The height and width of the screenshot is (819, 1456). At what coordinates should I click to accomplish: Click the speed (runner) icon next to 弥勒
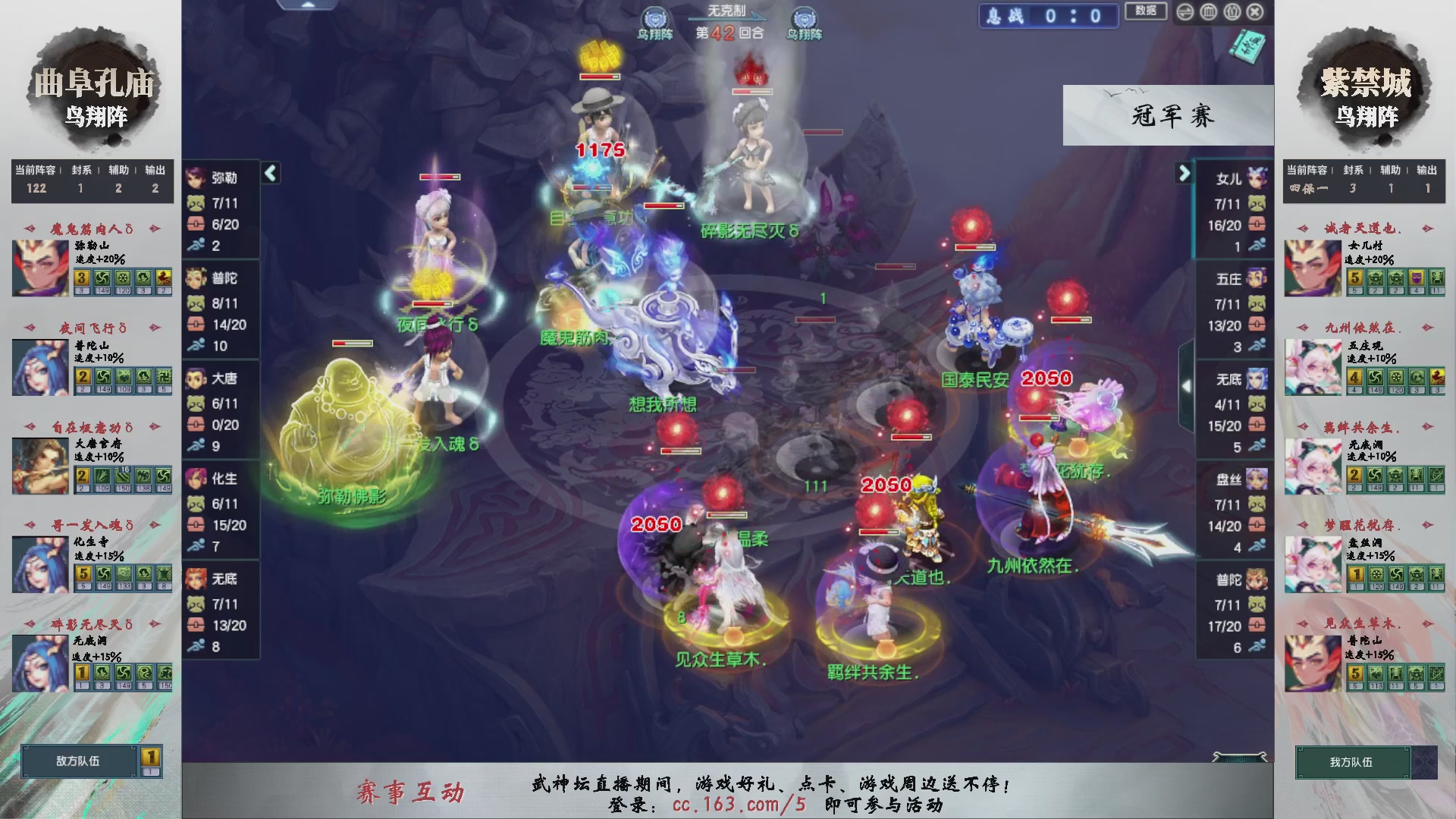click(199, 243)
